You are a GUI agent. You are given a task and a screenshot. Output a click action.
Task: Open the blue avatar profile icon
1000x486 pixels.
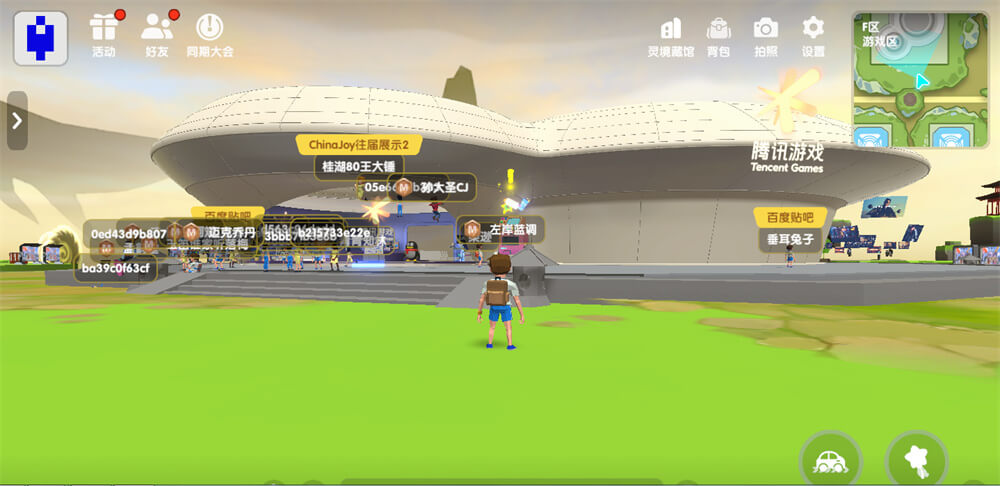click(x=40, y=38)
